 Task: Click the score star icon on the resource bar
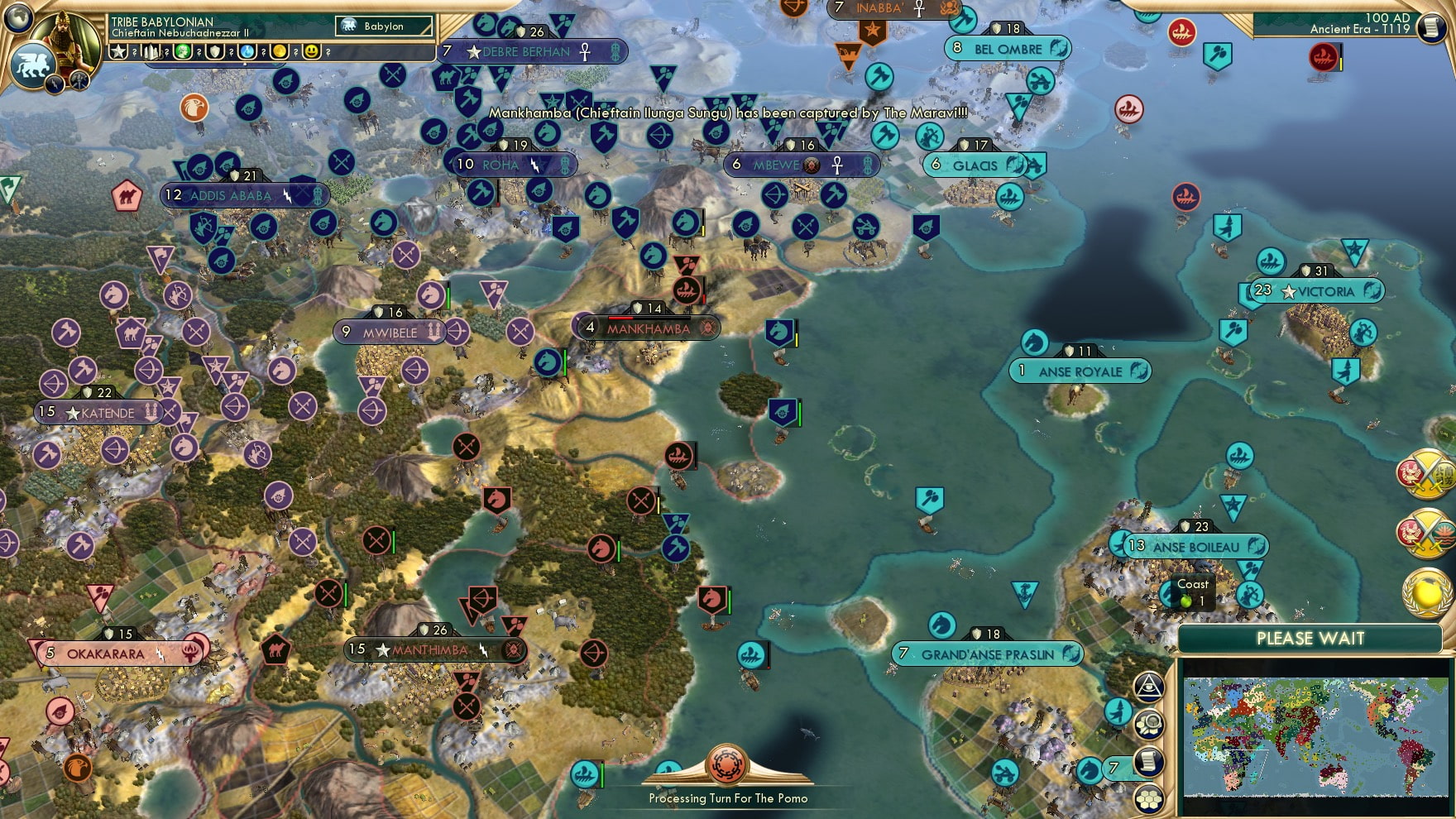click(119, 51)
